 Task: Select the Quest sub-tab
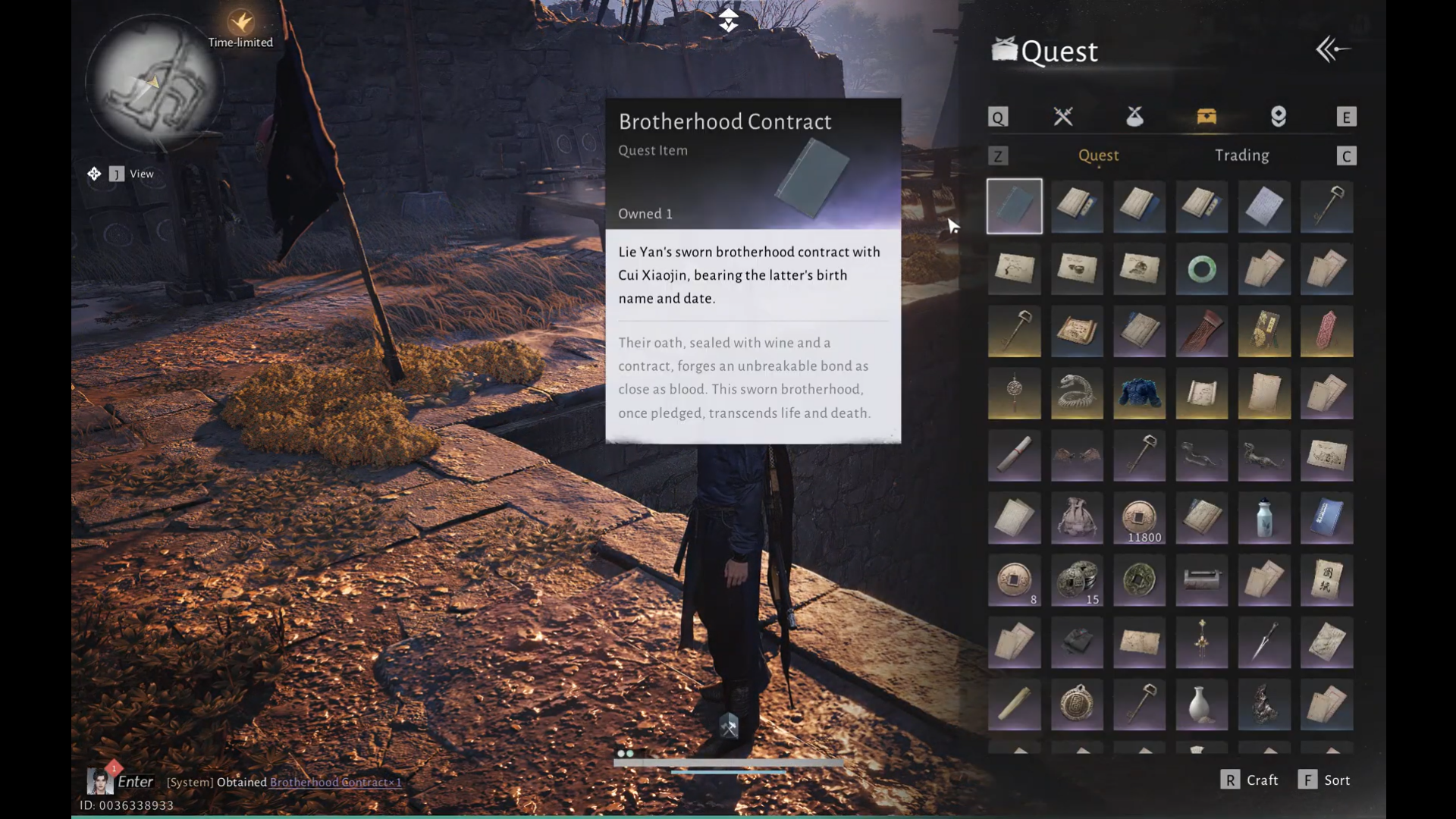pyautogui.click(x=1098, y=155)
